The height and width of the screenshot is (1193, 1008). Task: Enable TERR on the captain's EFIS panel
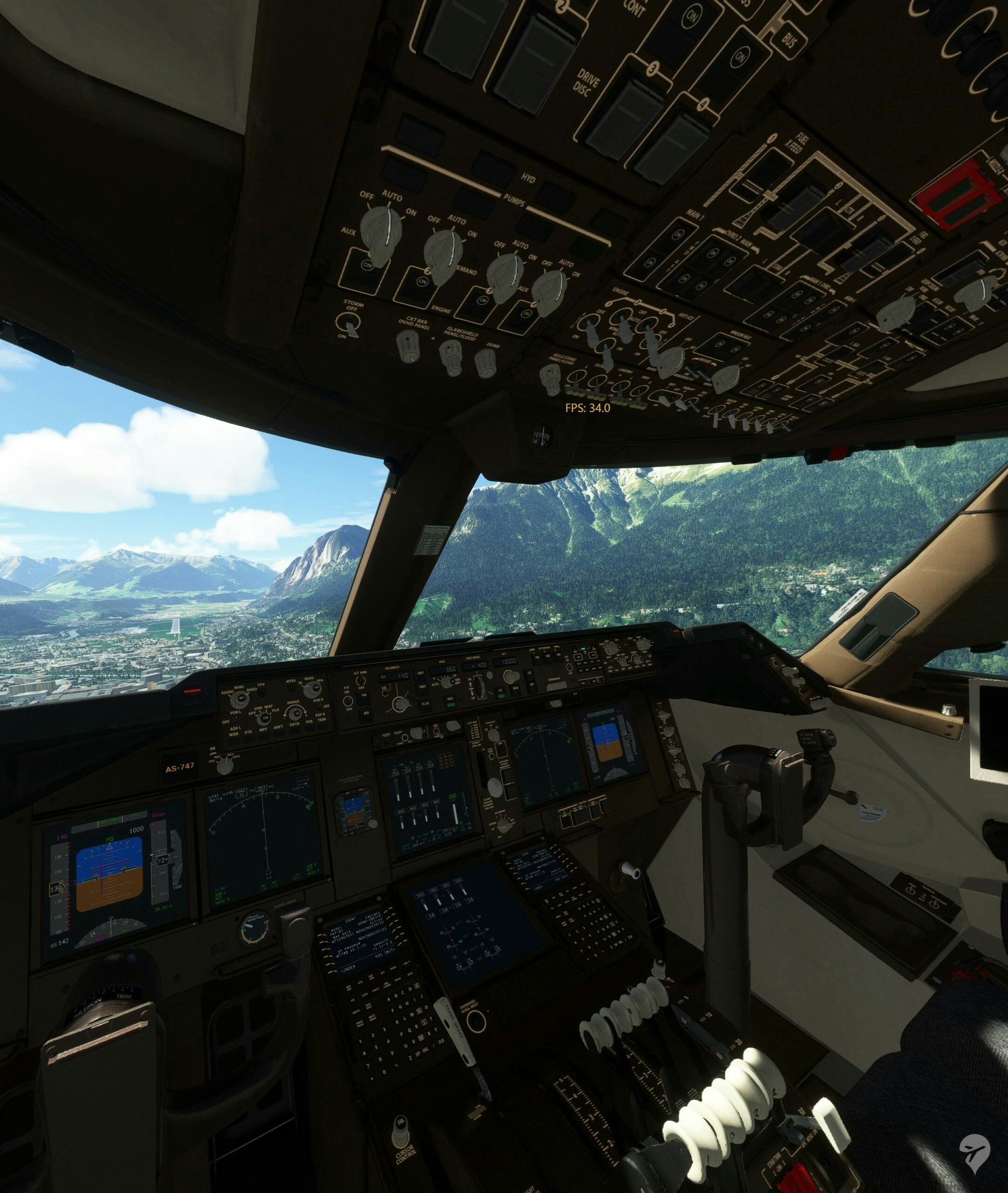(322, 726)
